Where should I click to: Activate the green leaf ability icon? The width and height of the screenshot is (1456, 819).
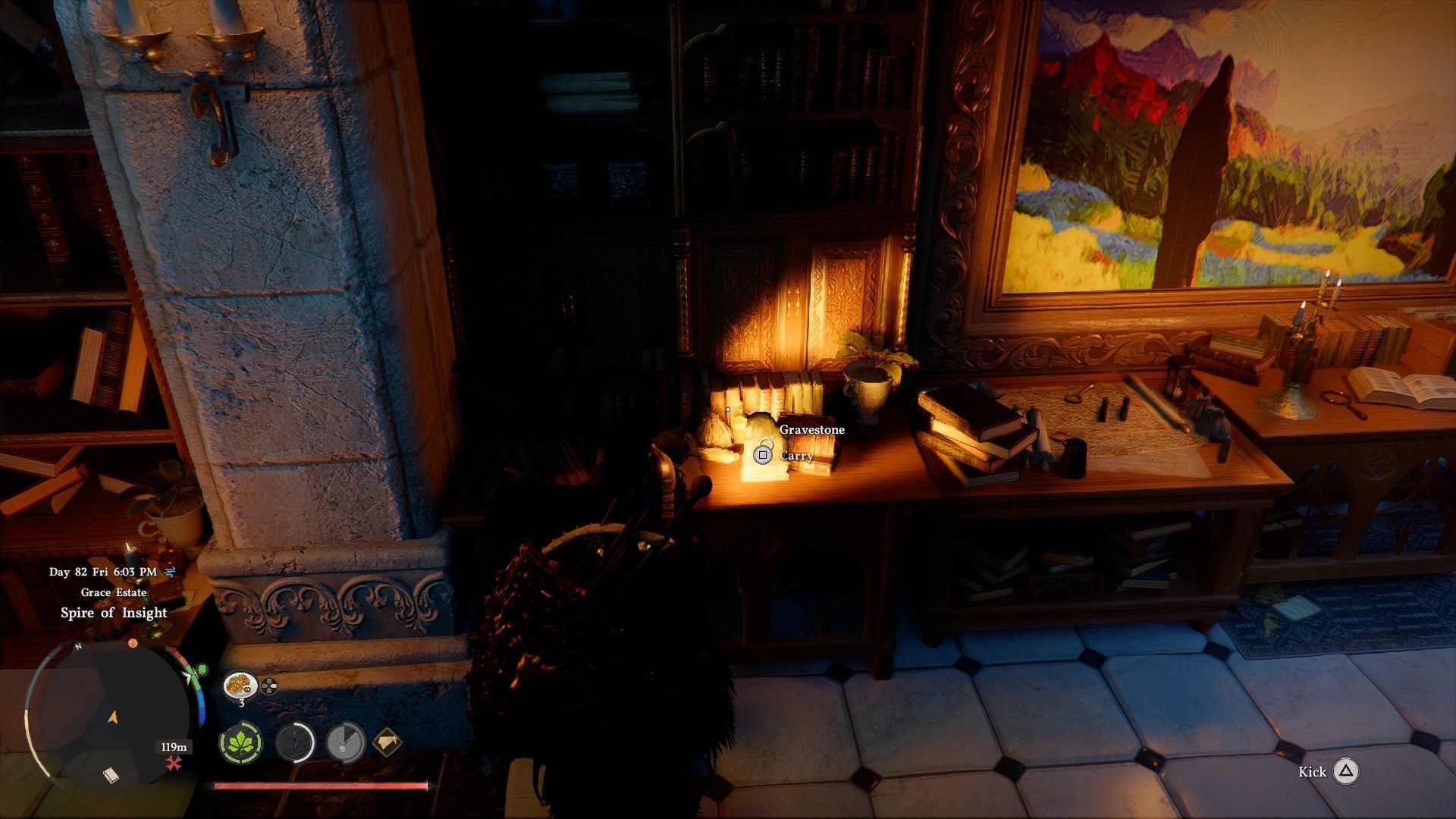[x=241, y=742]
